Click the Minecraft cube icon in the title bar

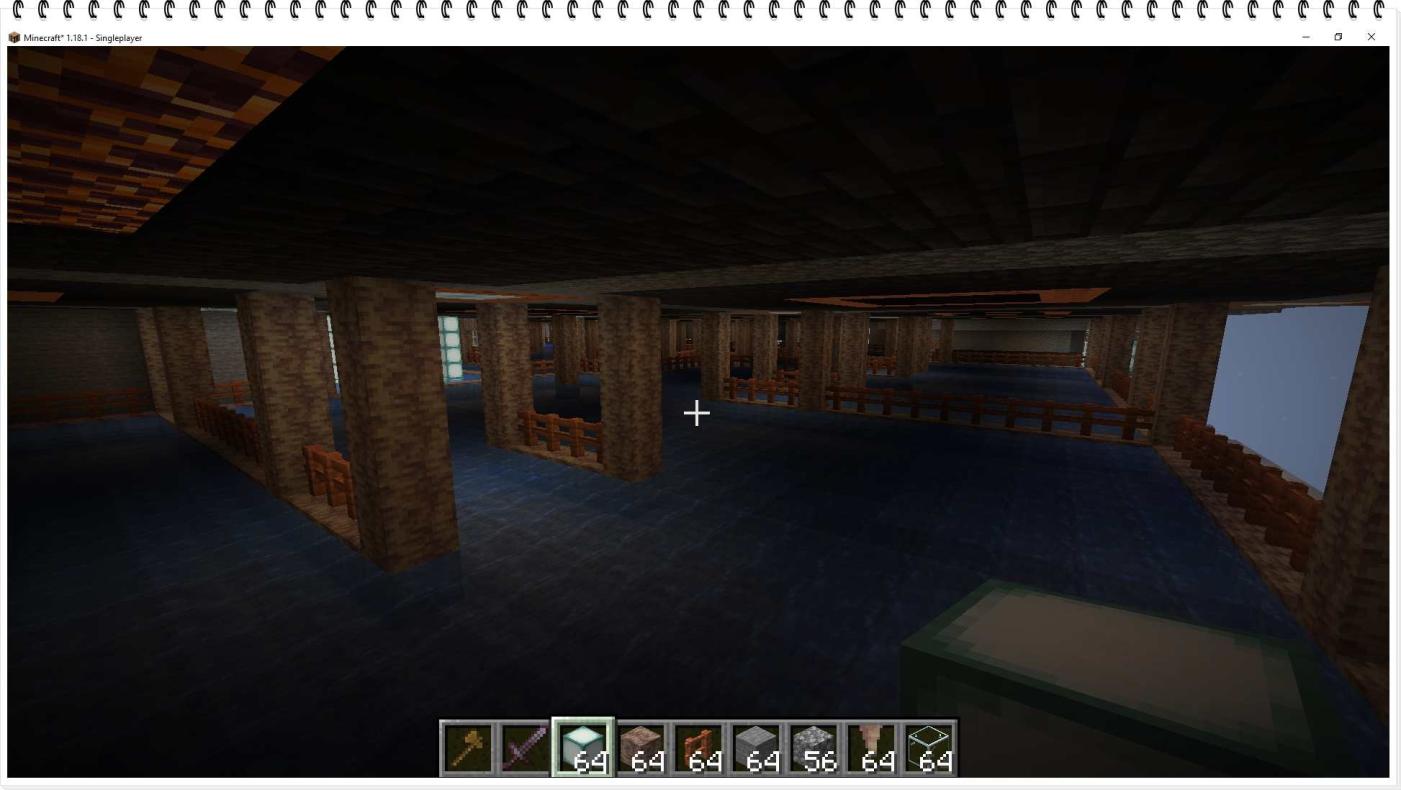tap(13, 37)
